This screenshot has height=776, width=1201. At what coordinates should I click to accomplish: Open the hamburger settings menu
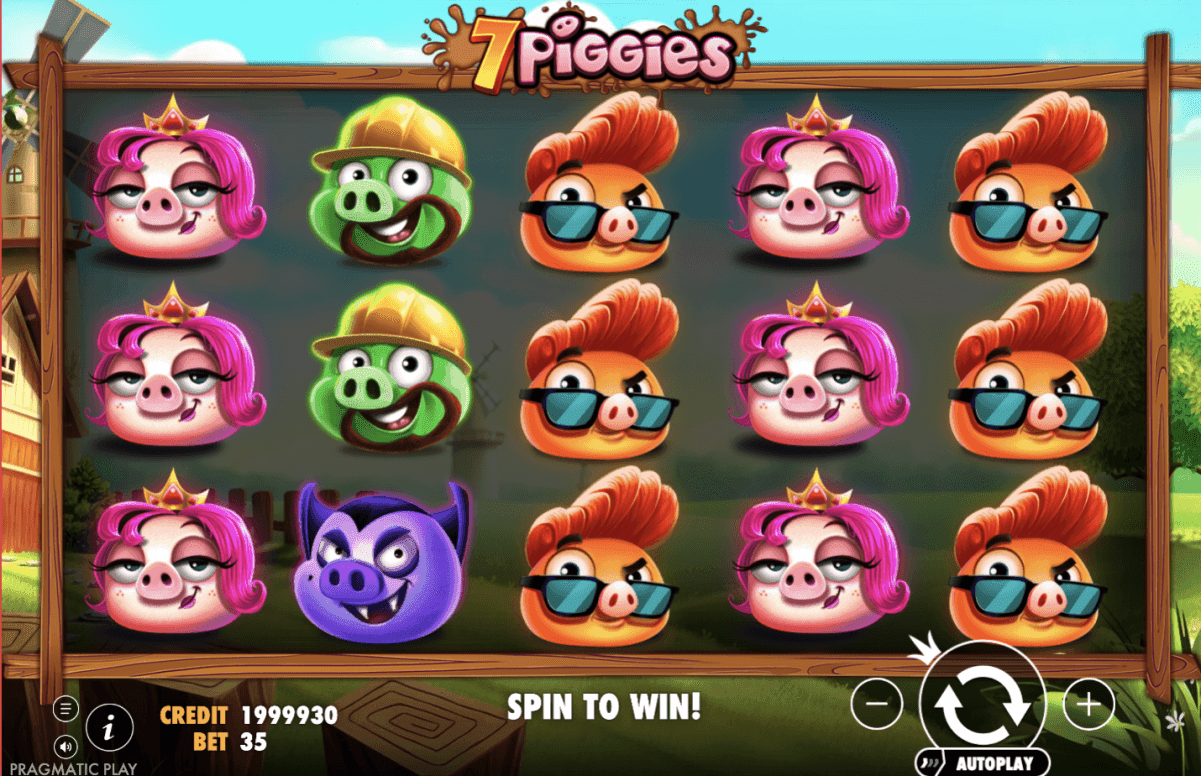coord(66,709)
